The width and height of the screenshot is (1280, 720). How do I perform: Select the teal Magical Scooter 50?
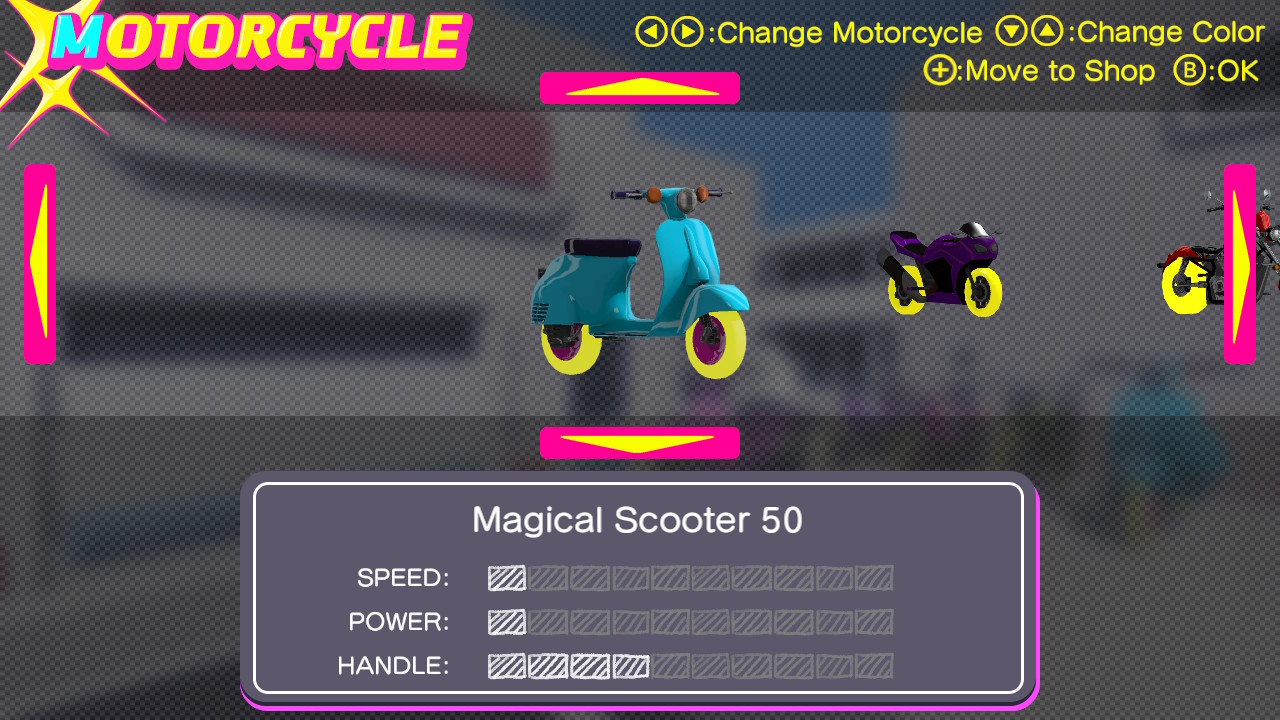640,282
